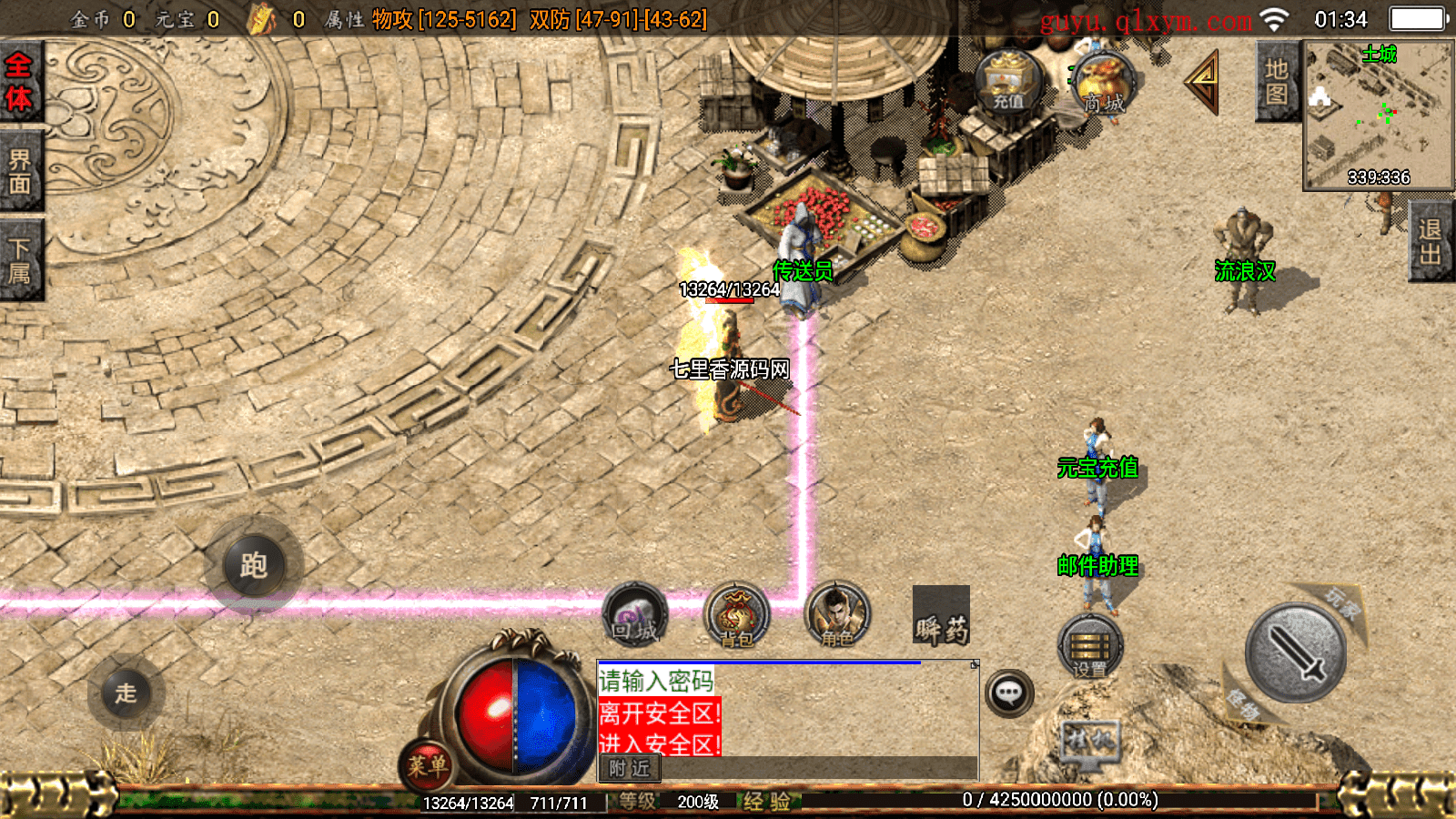Select the 附近 nearby chat tab
Viewport: 1456px width, 819px height.
click(630, 769)
